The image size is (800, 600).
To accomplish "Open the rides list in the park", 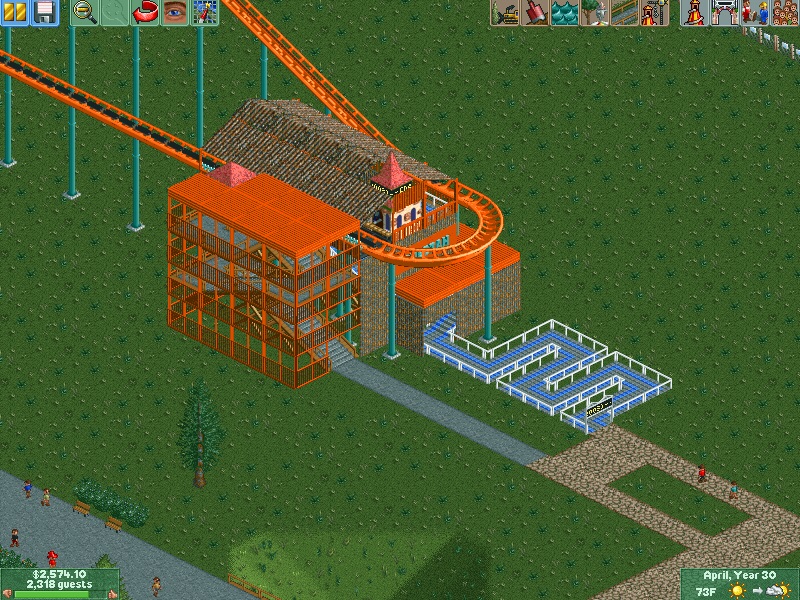I will 694,13.
